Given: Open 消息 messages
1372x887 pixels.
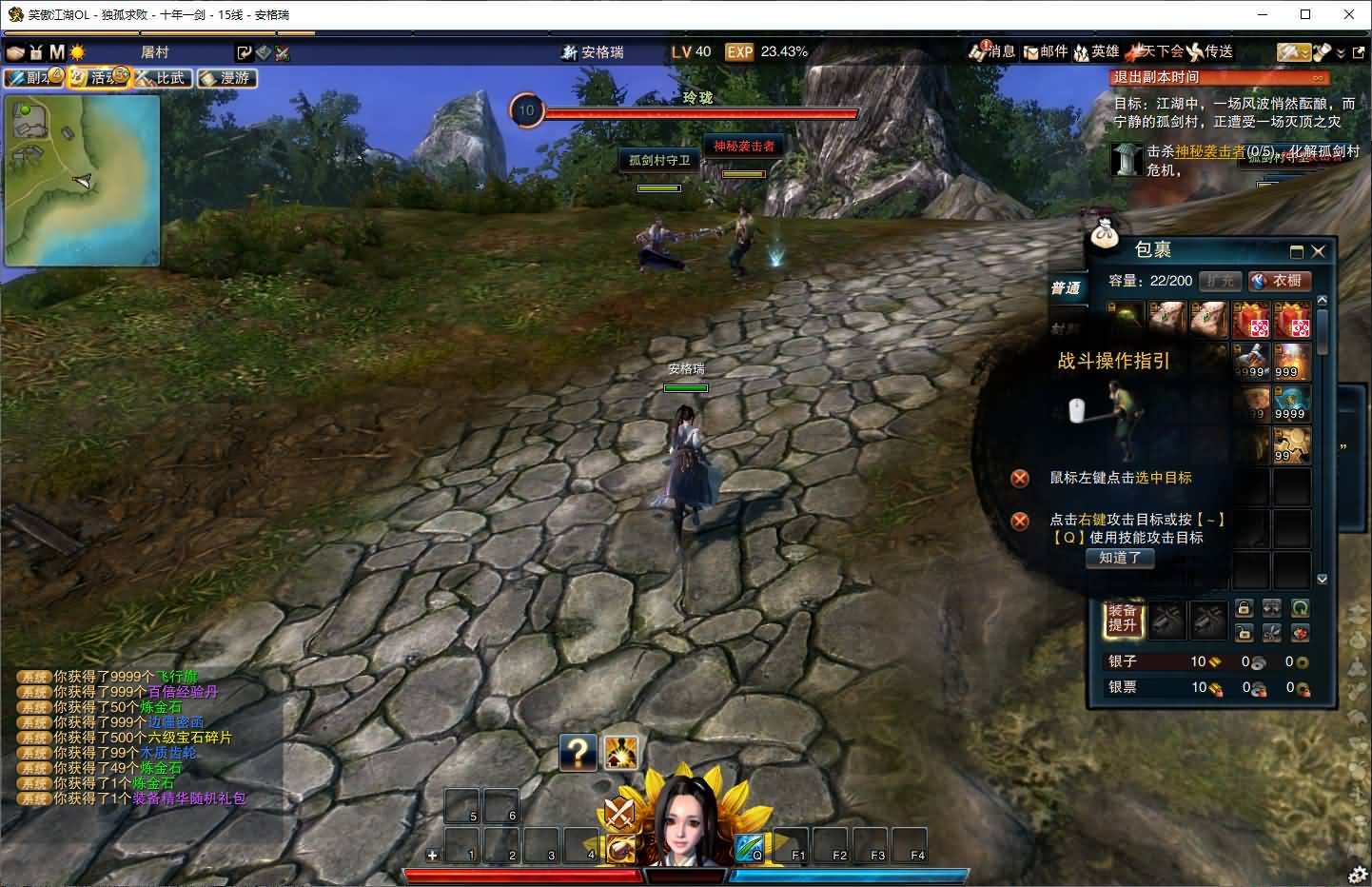Looking at the screenshot, I should (x=992, y=52).
